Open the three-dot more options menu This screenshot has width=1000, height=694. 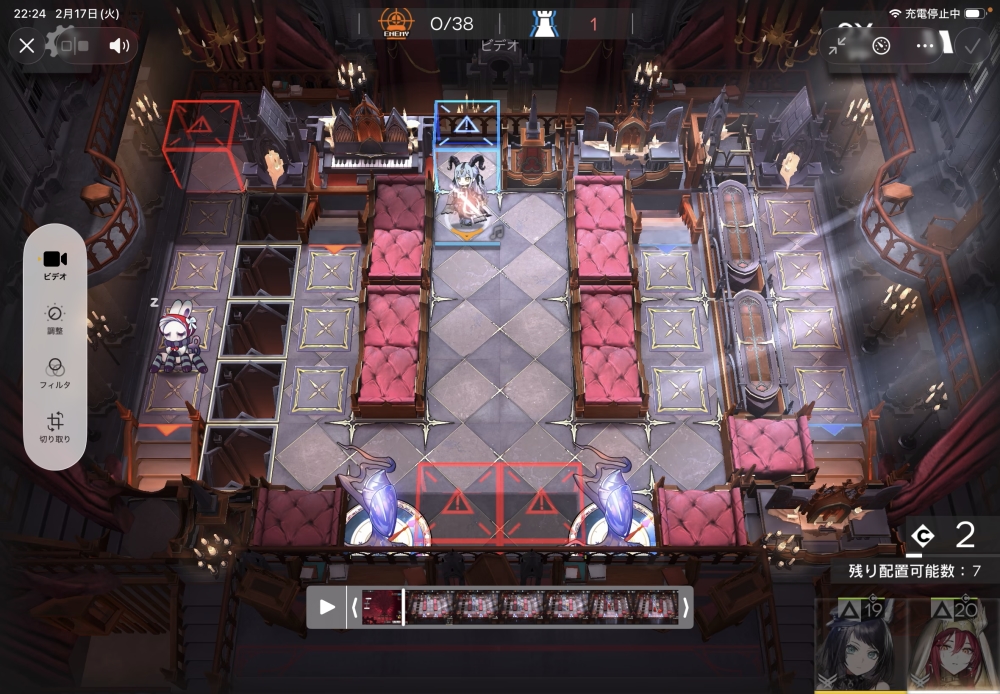[925, 46]
